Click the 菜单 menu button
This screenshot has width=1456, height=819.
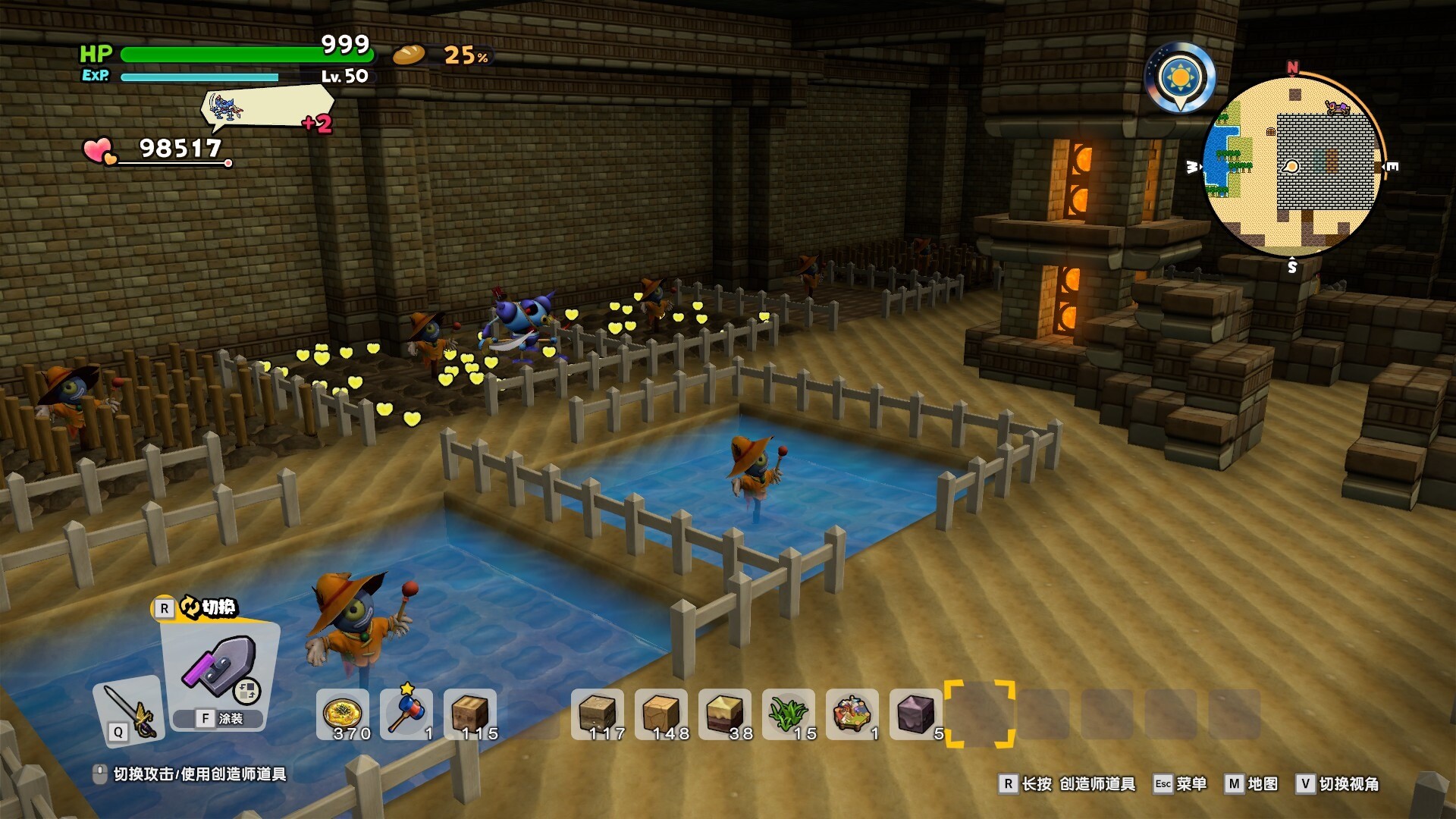[x=1180, y=784]
